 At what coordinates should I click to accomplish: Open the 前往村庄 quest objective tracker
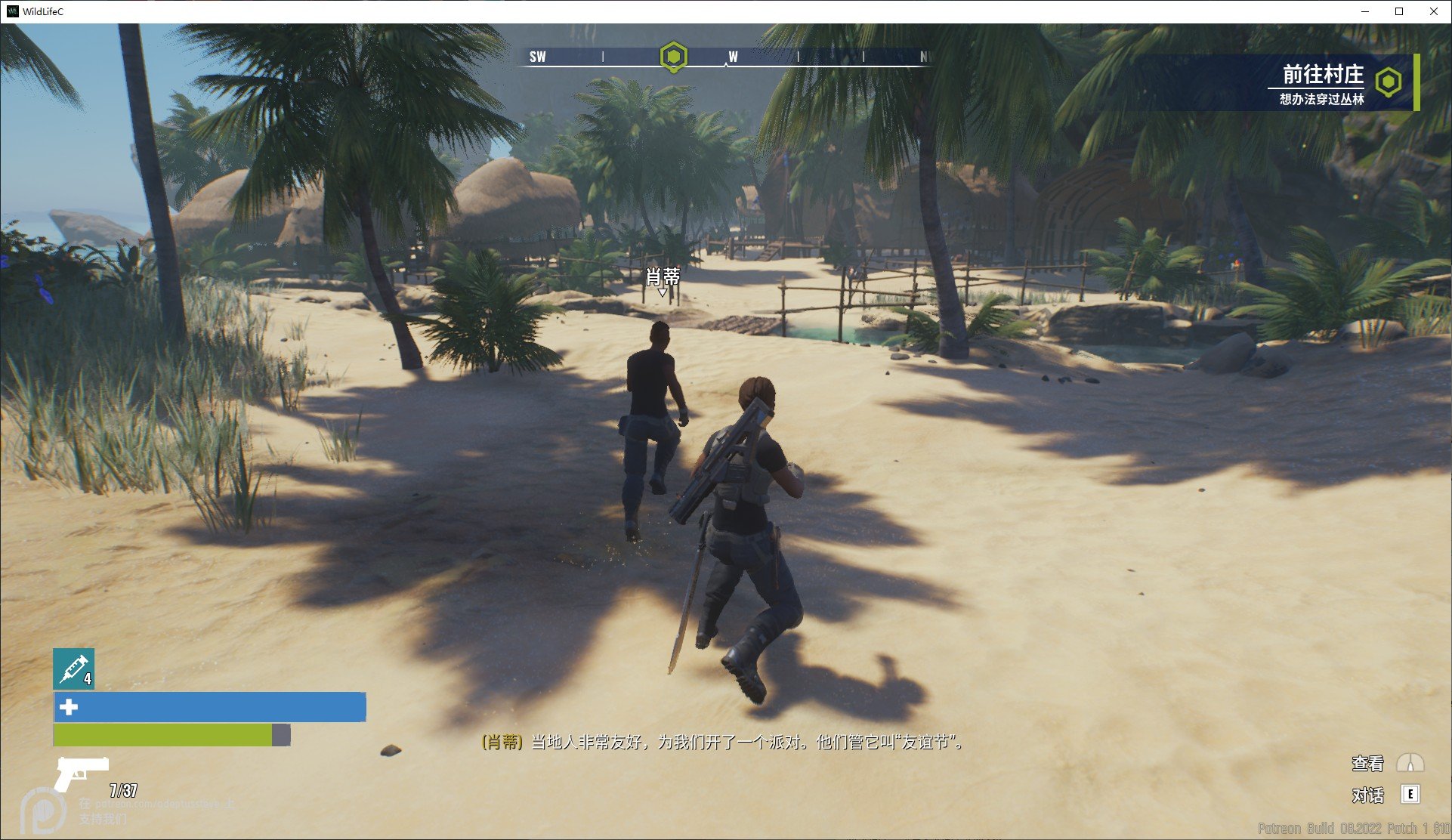coord(1323,83)
